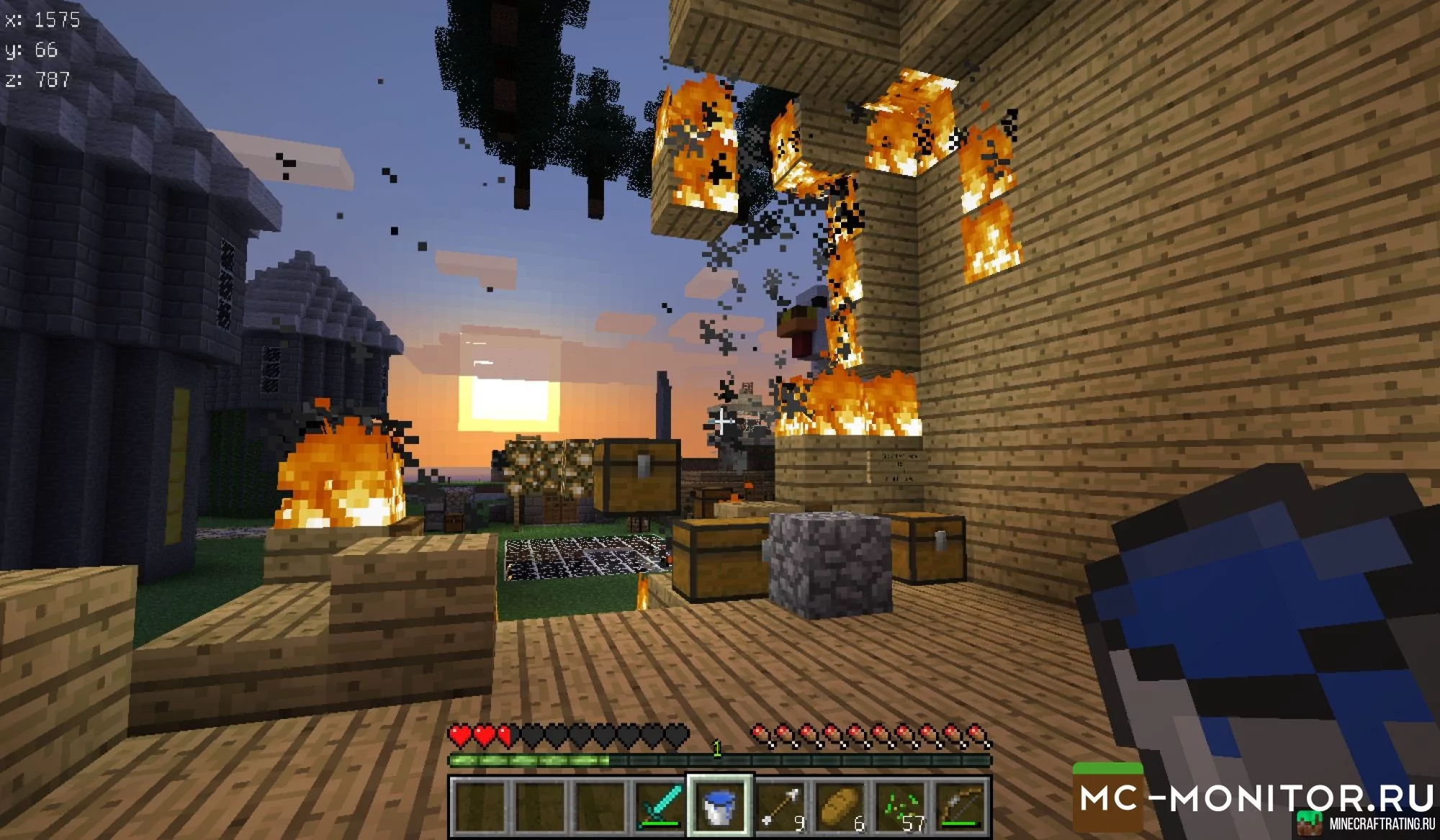Select the green seeds stack of 57
The width and height of the screenshot is (1440, 840).
point(901,805)
